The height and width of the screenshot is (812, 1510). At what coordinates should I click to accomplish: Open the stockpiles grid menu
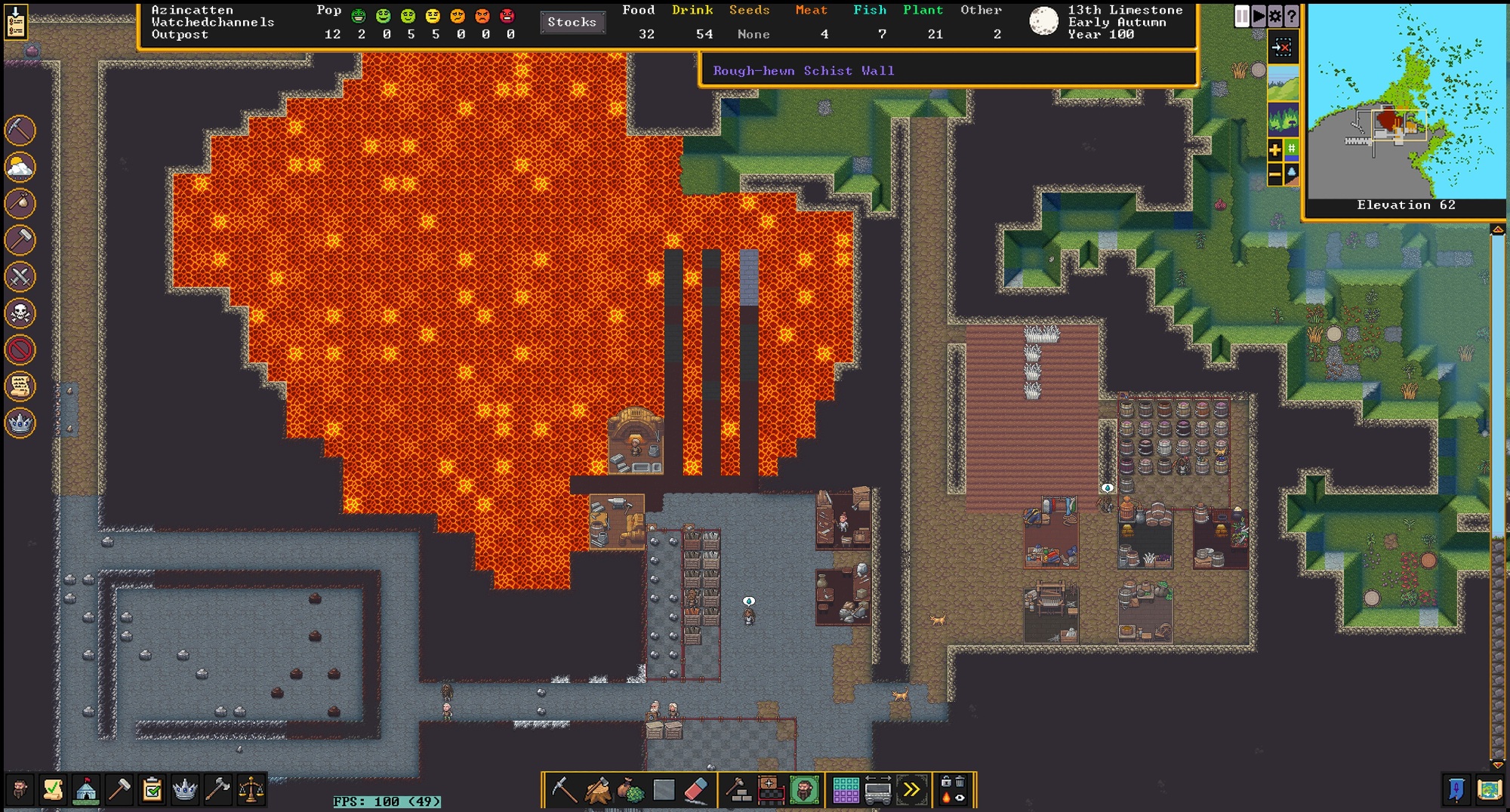[x=845, y=790]
